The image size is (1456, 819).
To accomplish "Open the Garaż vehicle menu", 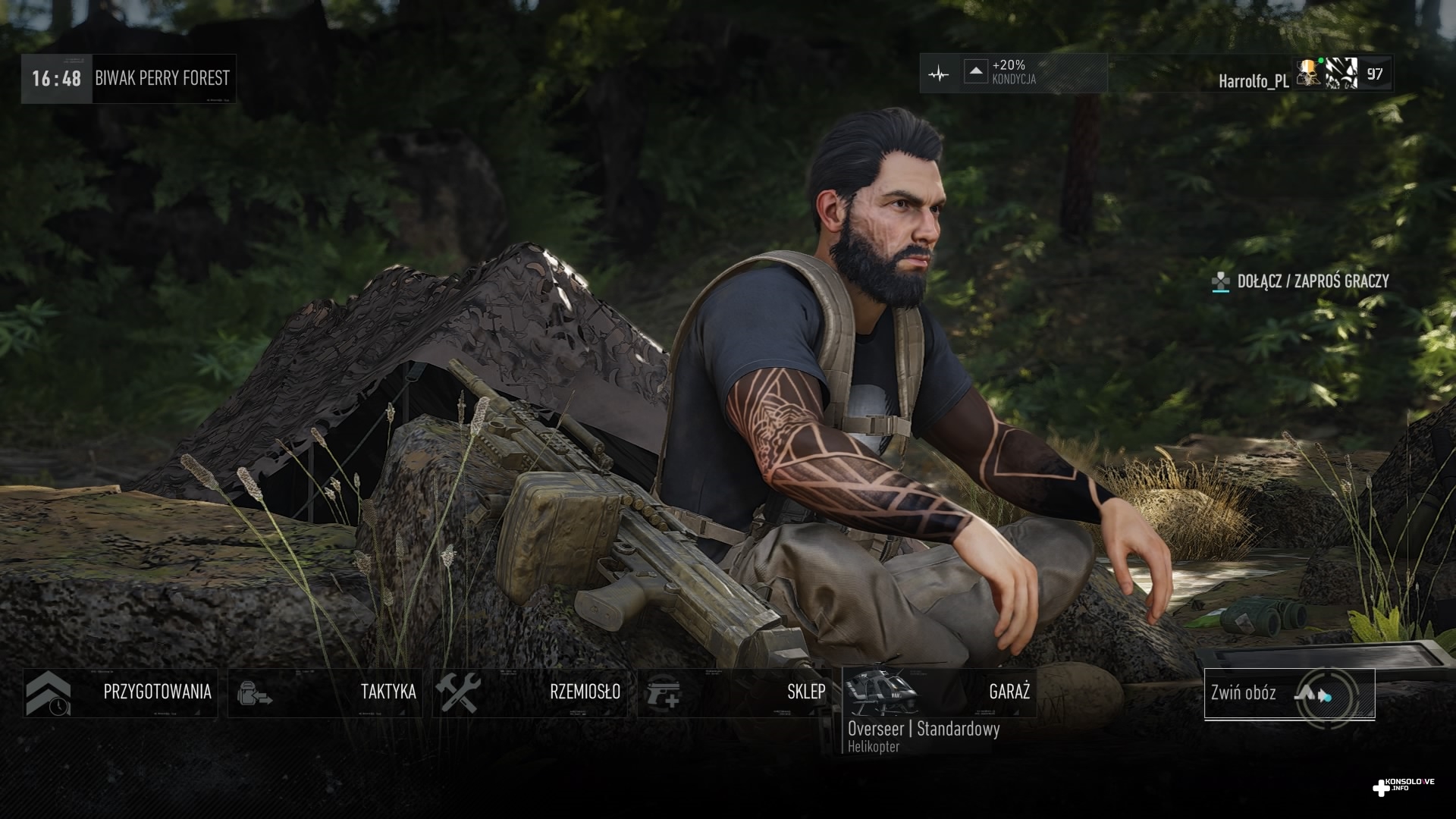I will click(x=940, y=692).
